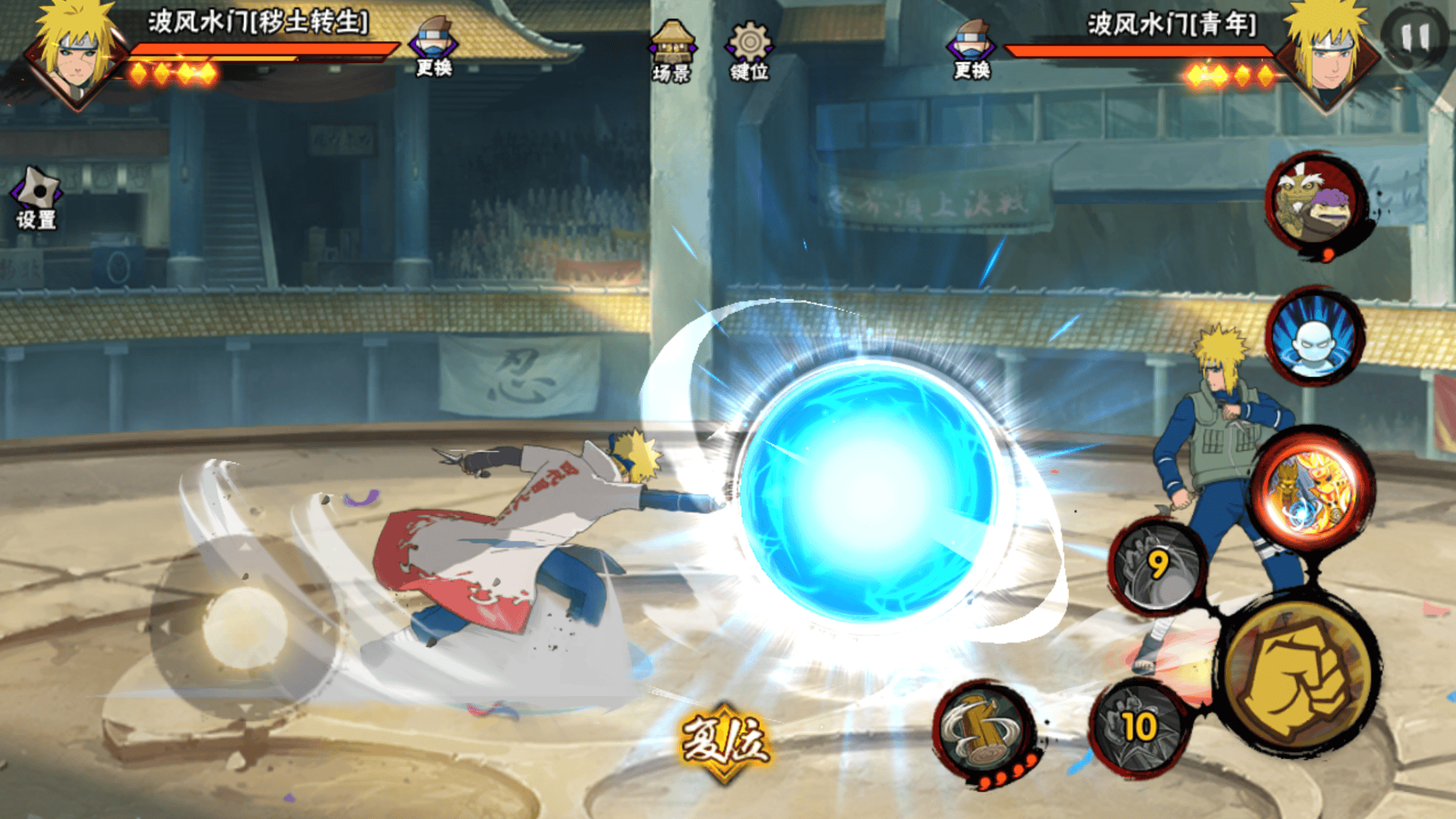1456x819 pixels.
Task: Click the right-side 更换 character swap button
Action: click(x=971, y=49)
